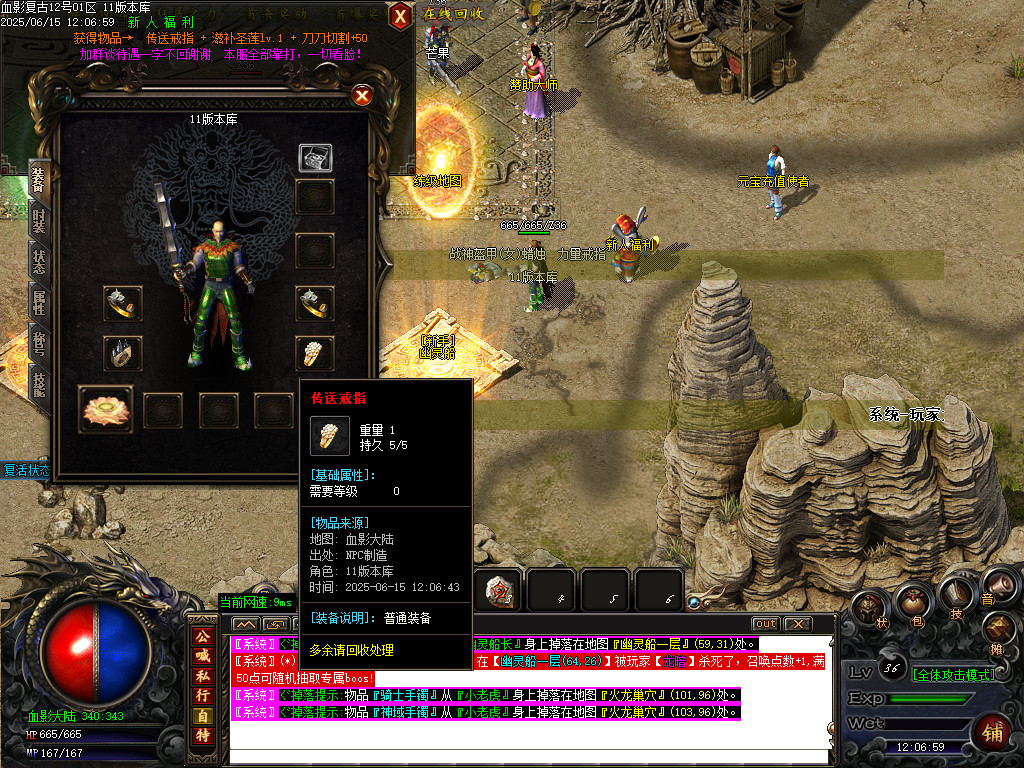Show the 属性 attributes tab
The width and height of the screenshot is (1024, 768).
click(38, 304)
